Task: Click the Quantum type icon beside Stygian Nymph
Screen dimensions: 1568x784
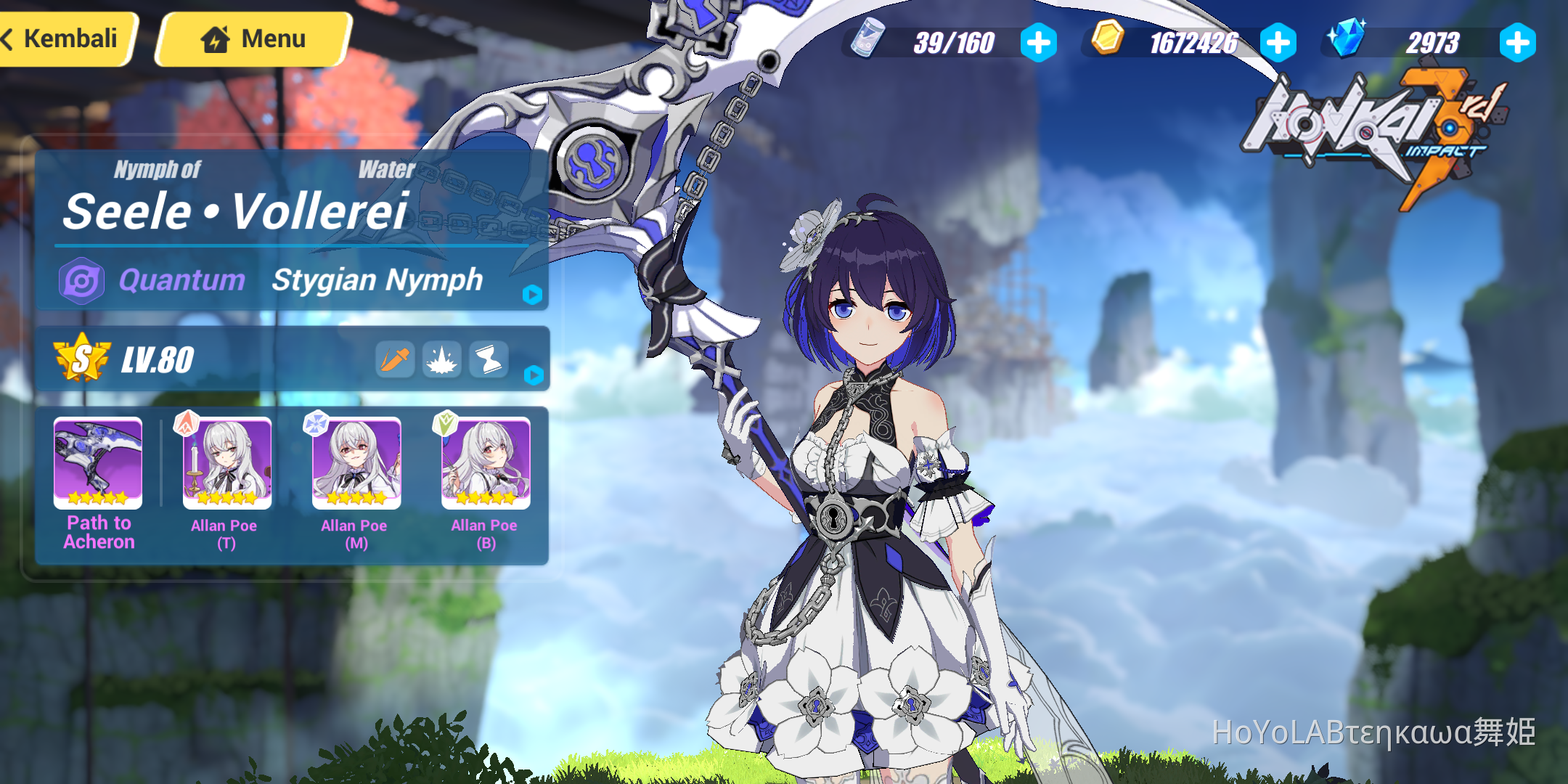Action: (82, 281)
